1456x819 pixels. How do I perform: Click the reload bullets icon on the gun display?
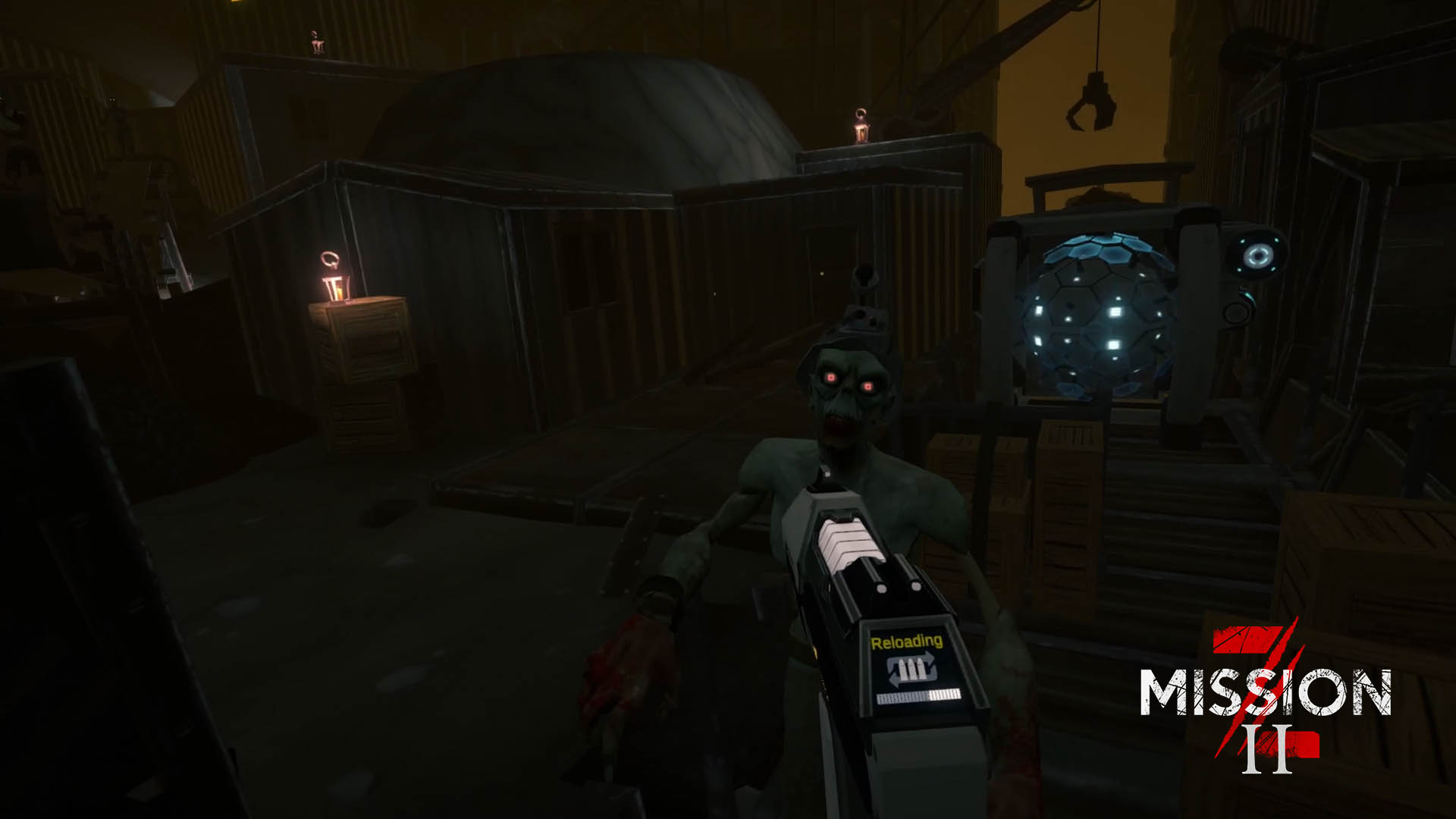[912, 668]
